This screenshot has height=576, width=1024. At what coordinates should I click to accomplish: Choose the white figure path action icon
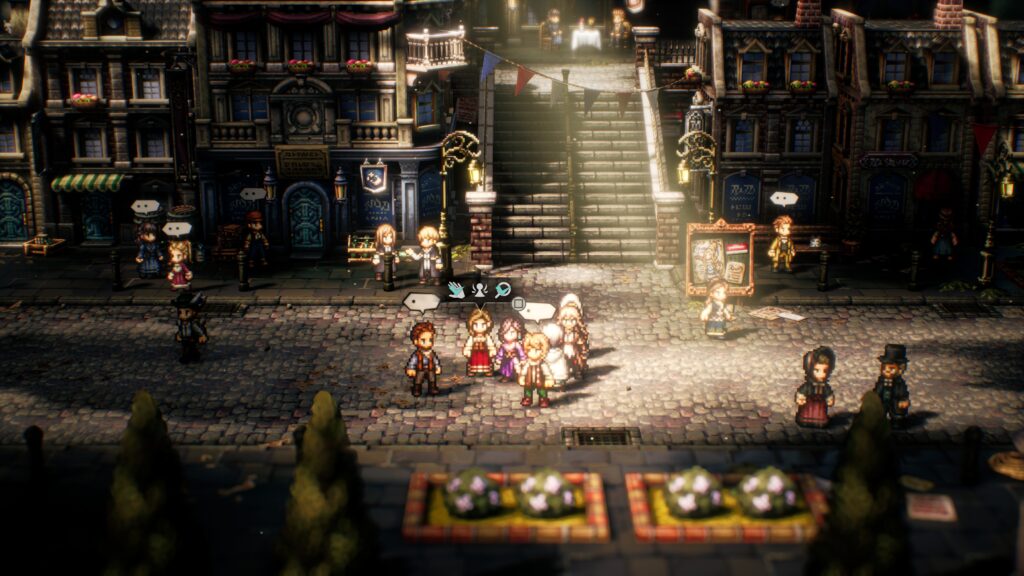pos(479,290)
